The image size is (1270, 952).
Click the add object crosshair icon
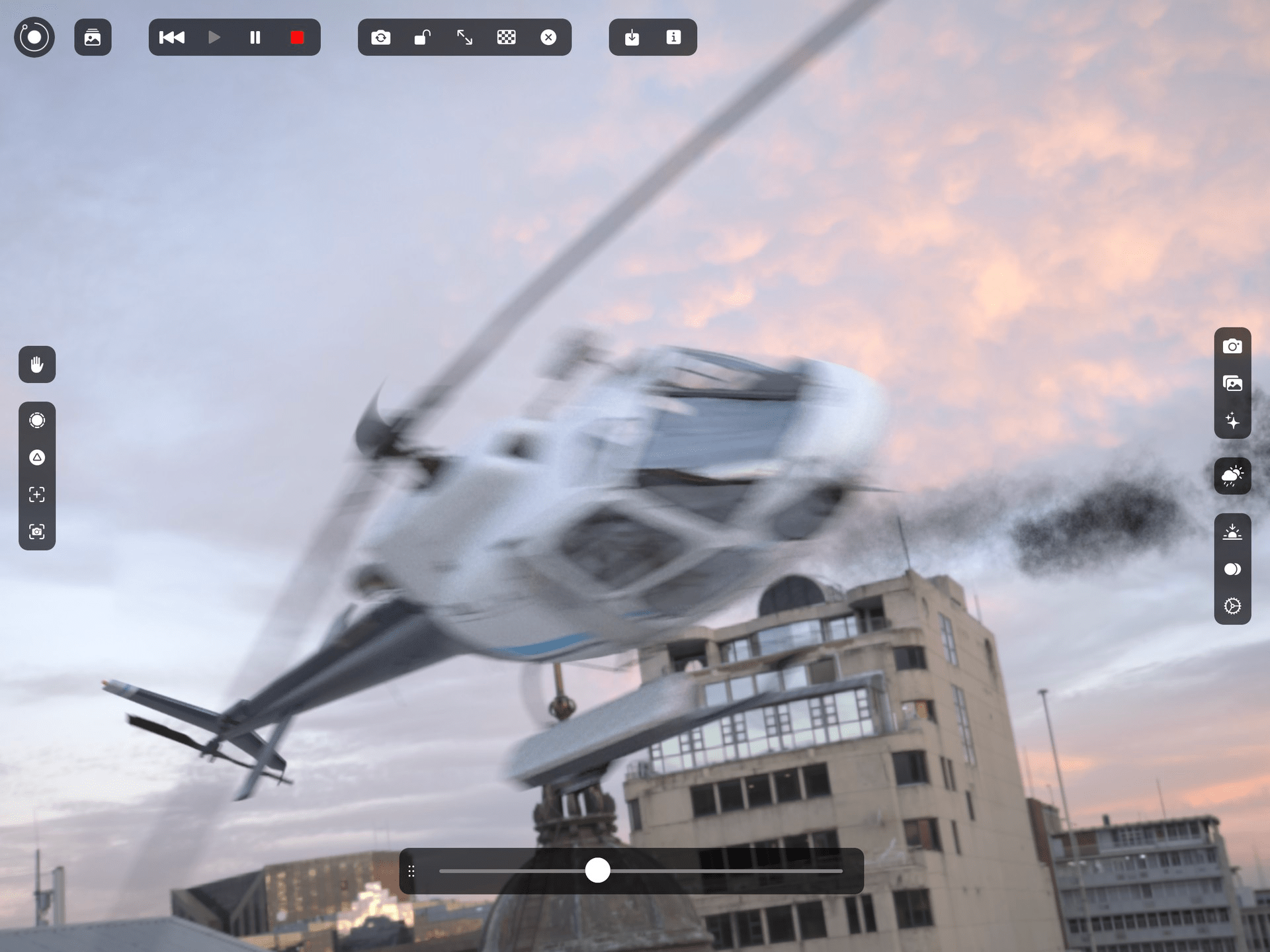point(36,494)
